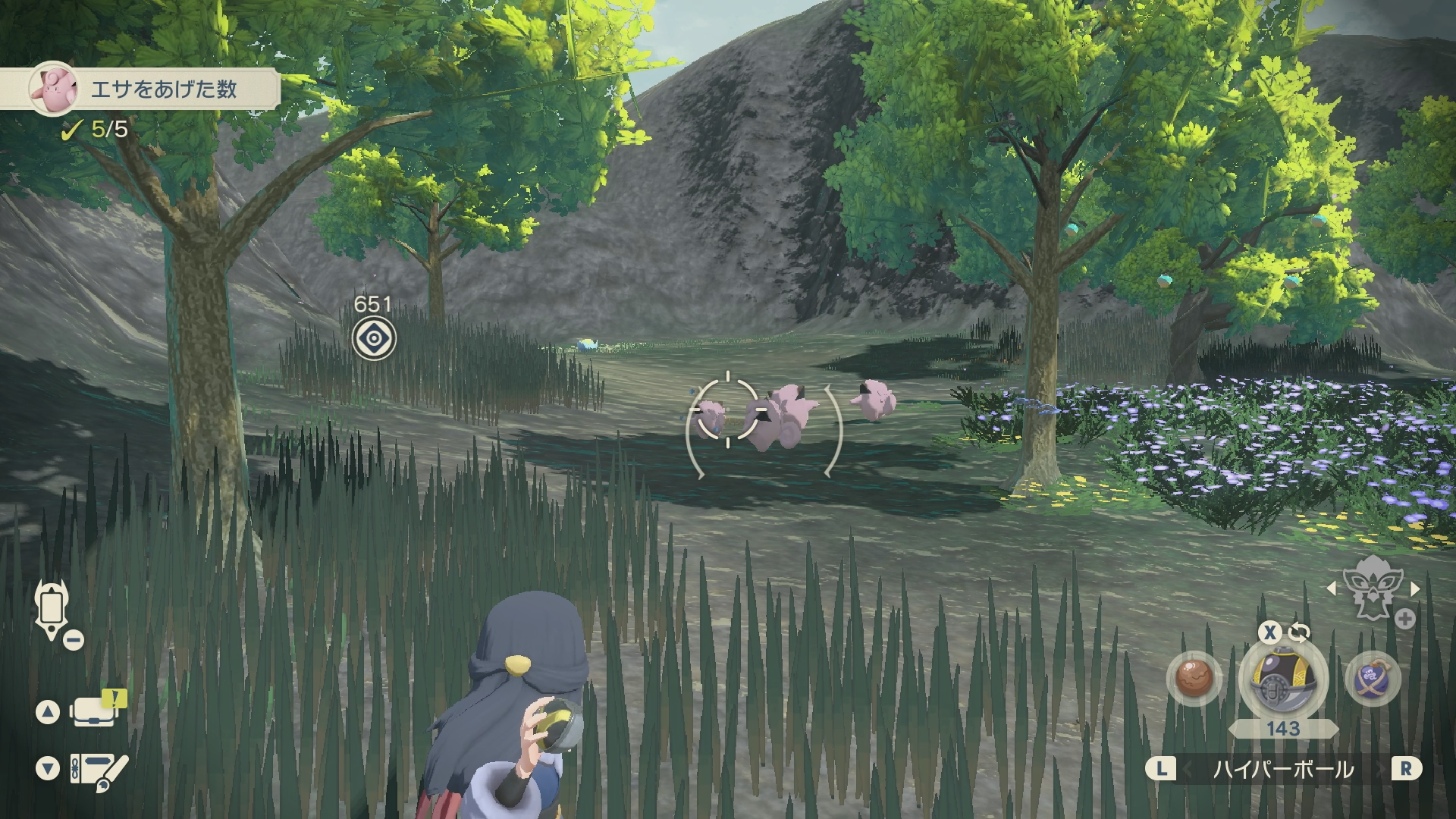Click the waypoint distance marker
The image size is (1456, 819).
click(374, 338)
